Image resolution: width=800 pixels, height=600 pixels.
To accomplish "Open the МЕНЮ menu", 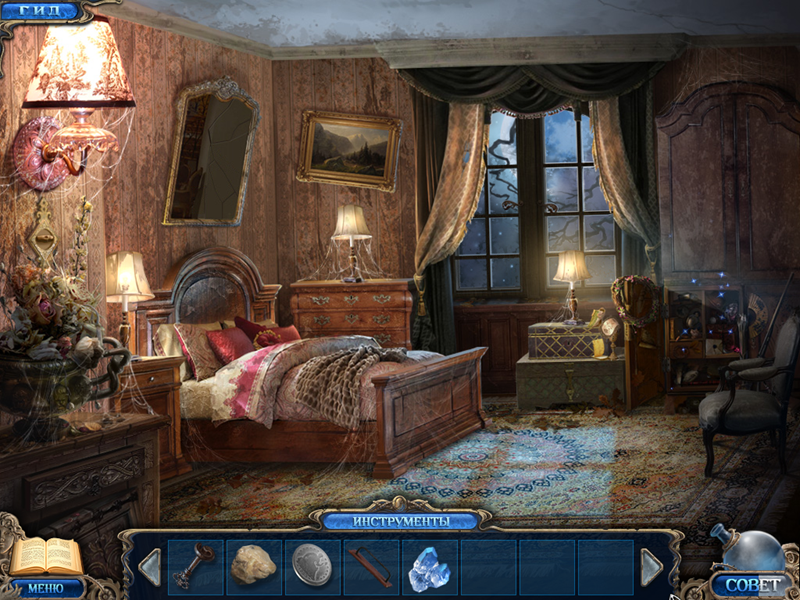I will (45, 588).
